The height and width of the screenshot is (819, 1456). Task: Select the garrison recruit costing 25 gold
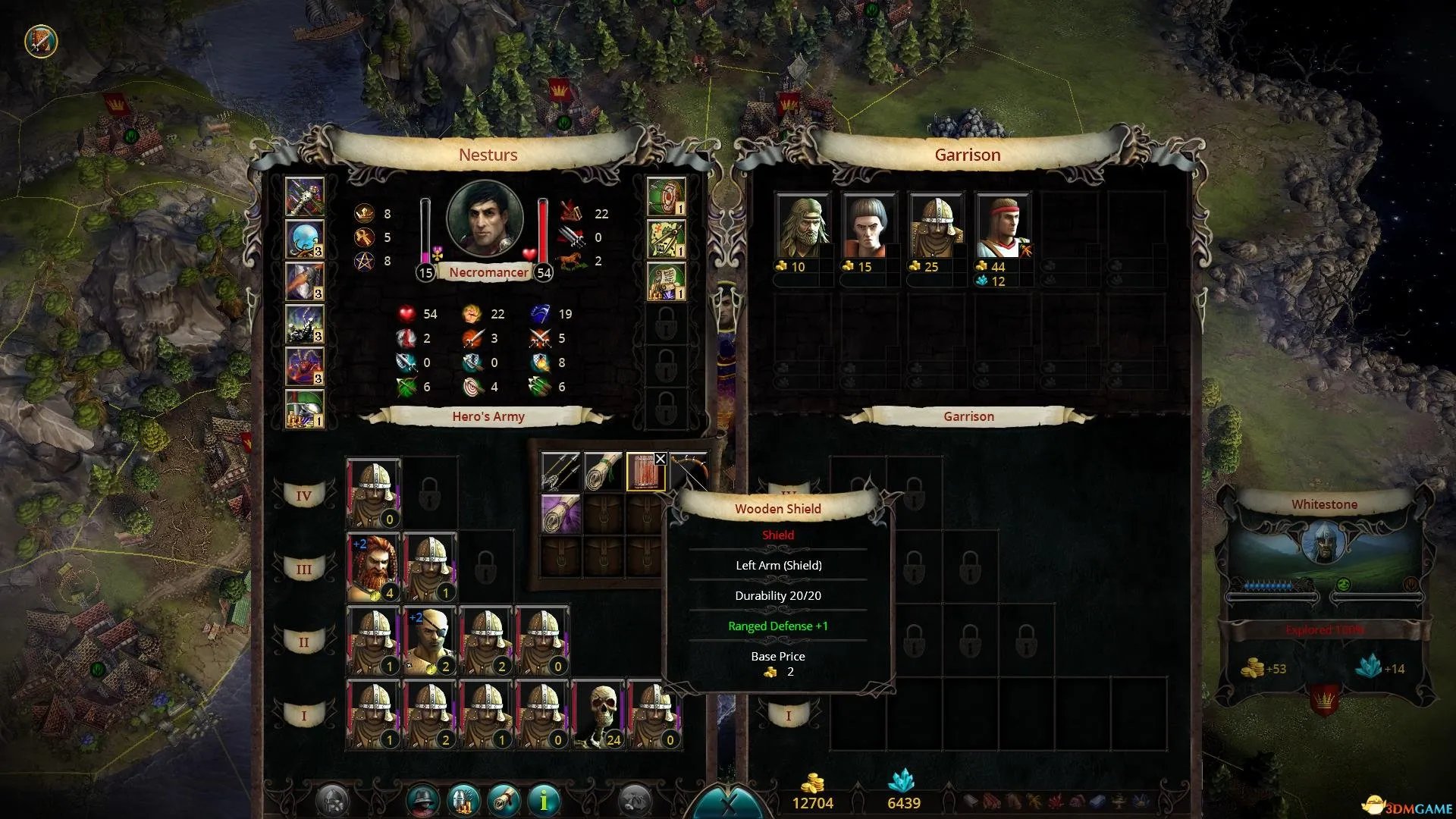[x=936, y=226]
